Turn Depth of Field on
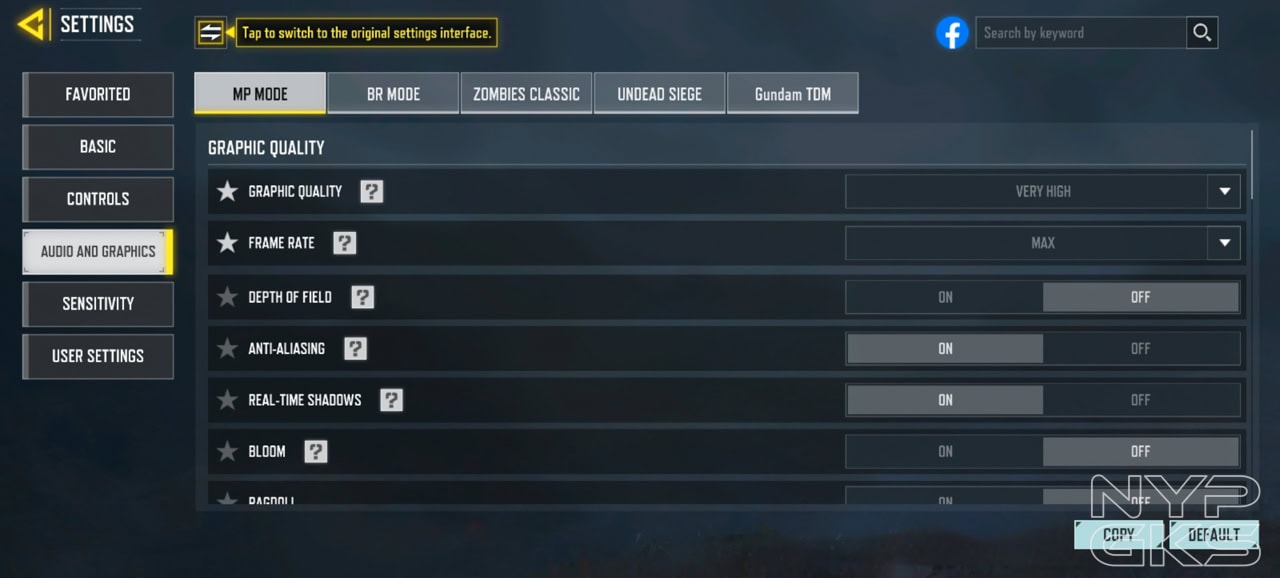This screenshot has height=578, width=1280. tap(945, 297)
